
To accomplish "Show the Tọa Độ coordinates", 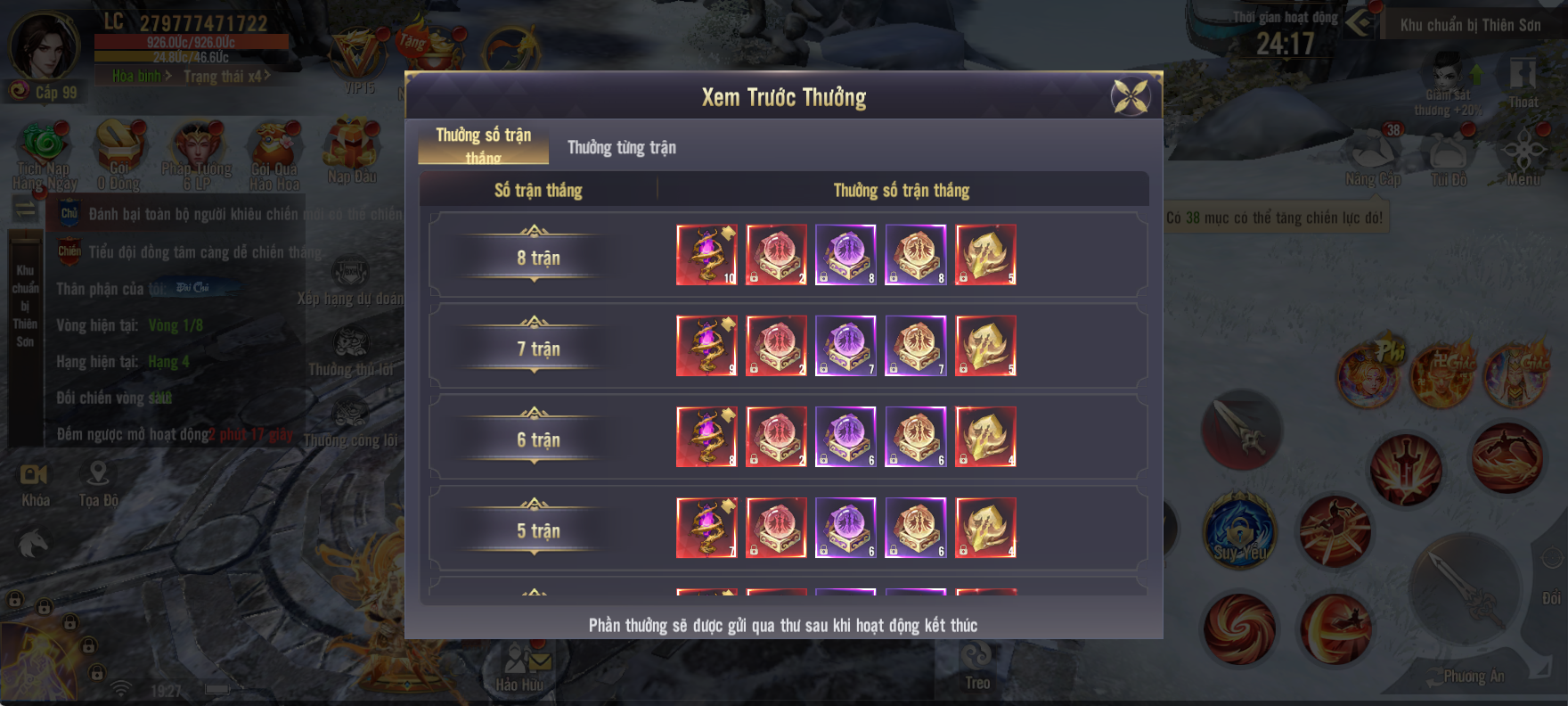I will (x=98, y=482).
